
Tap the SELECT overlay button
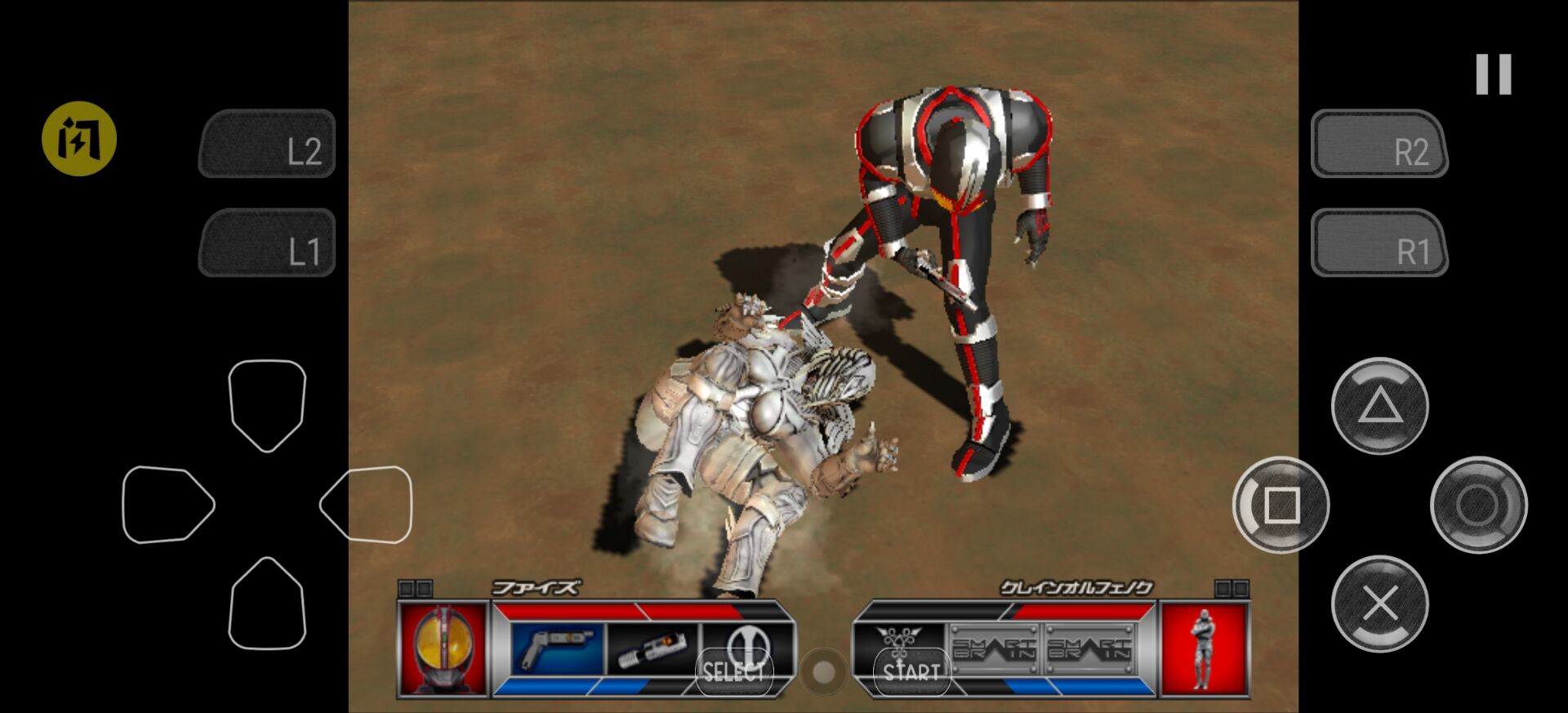tap(733, 671)
